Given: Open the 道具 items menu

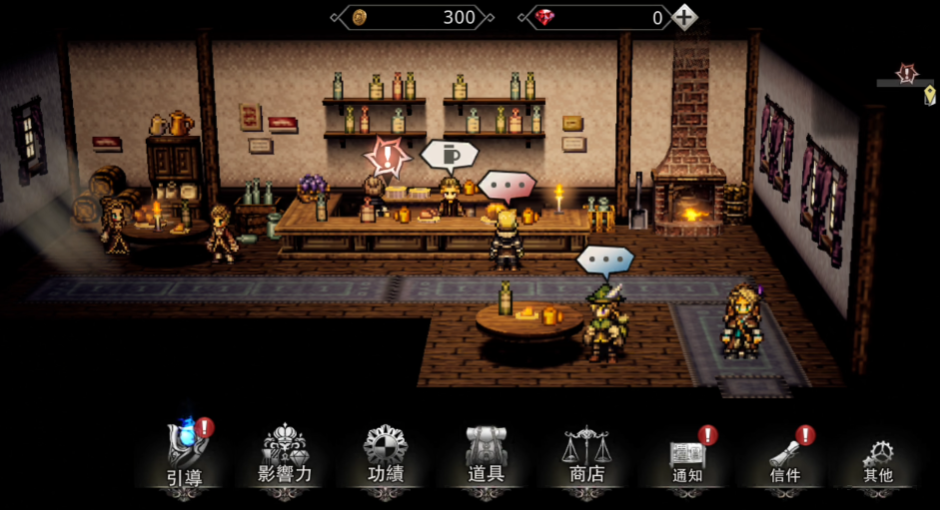Looking at the screenshot, I should point(486,456).
